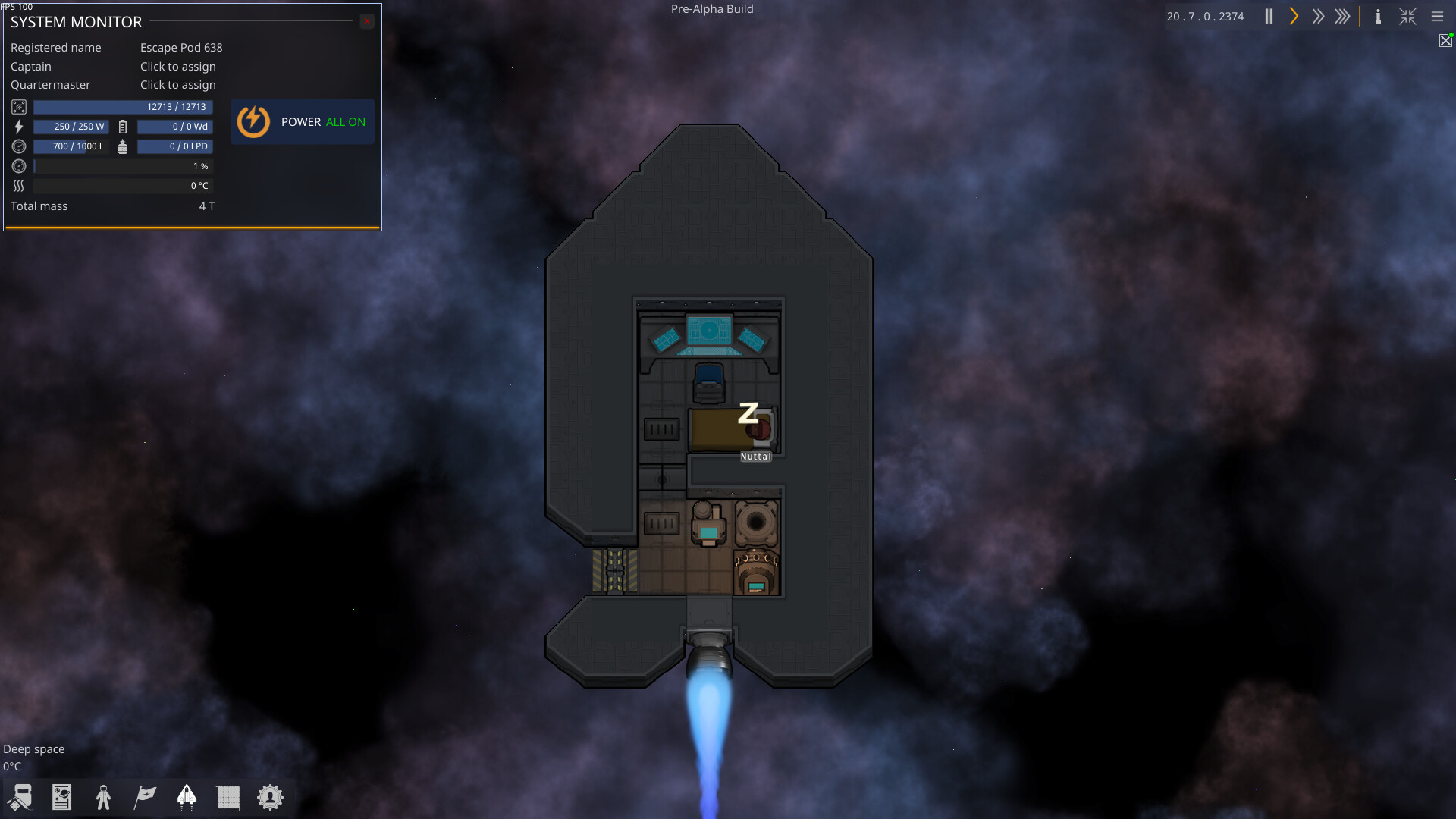Click the info icon in the top bar
Viewport: 1456px width, 819px height.
(1378, 16)
